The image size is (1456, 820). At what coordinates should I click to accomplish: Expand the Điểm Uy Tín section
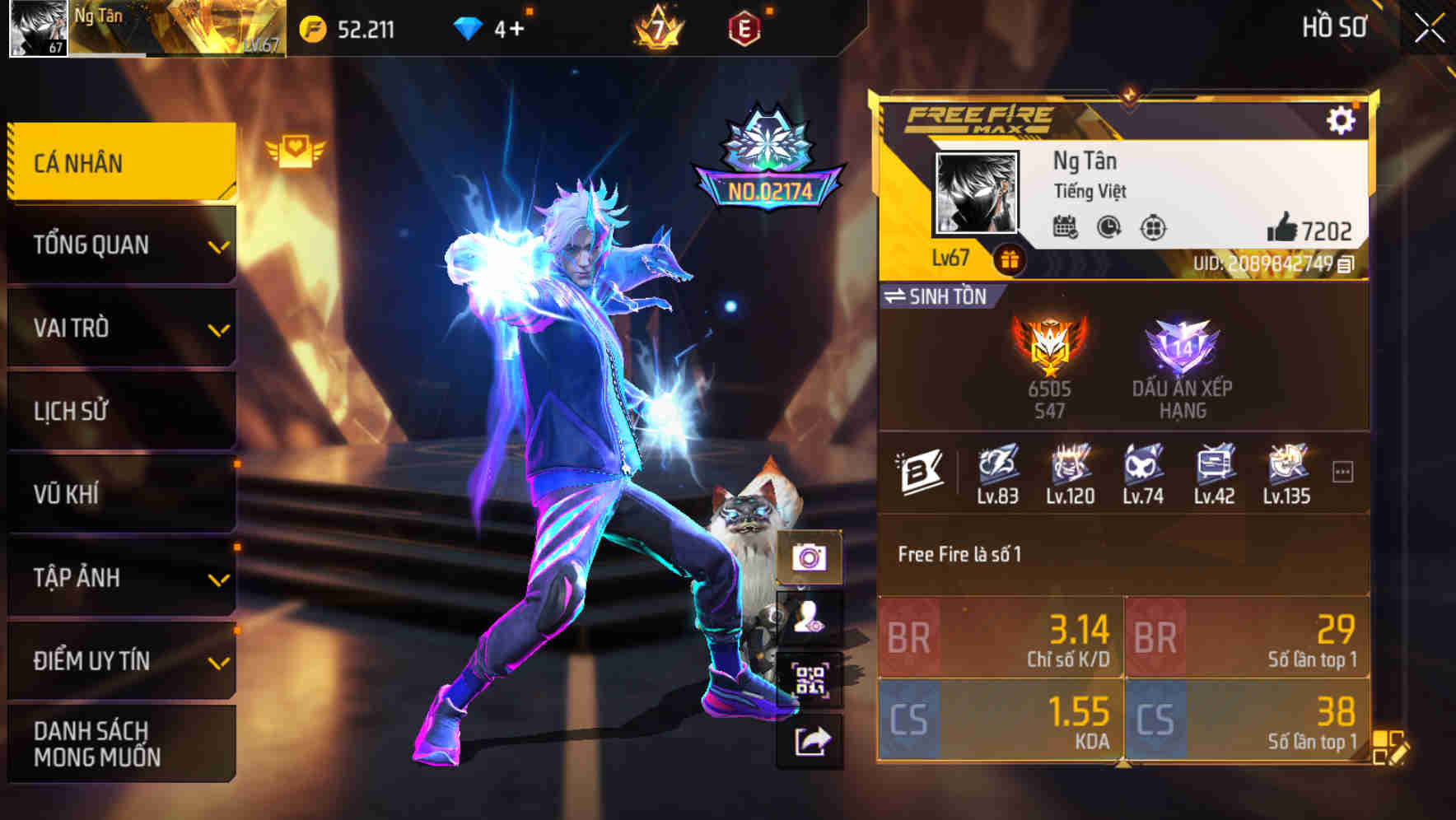tap(120, 659)
